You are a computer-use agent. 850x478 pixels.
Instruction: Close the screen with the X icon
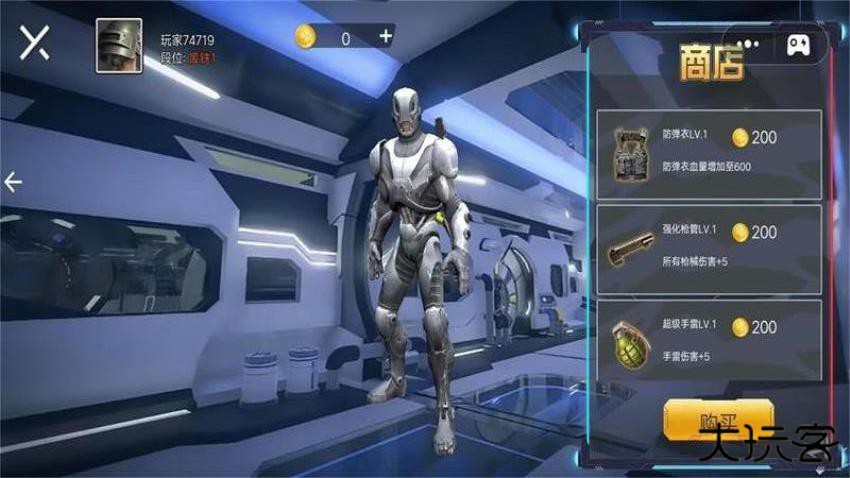coord(36,44)
